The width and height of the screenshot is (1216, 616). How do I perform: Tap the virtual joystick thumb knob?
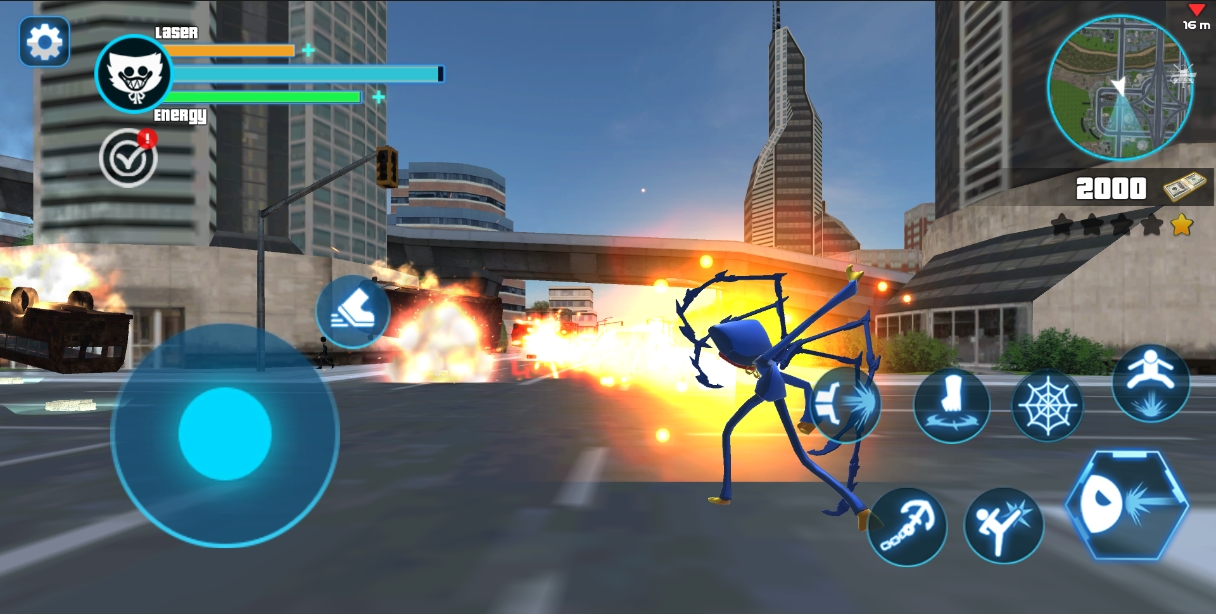[x=225, y=434]
